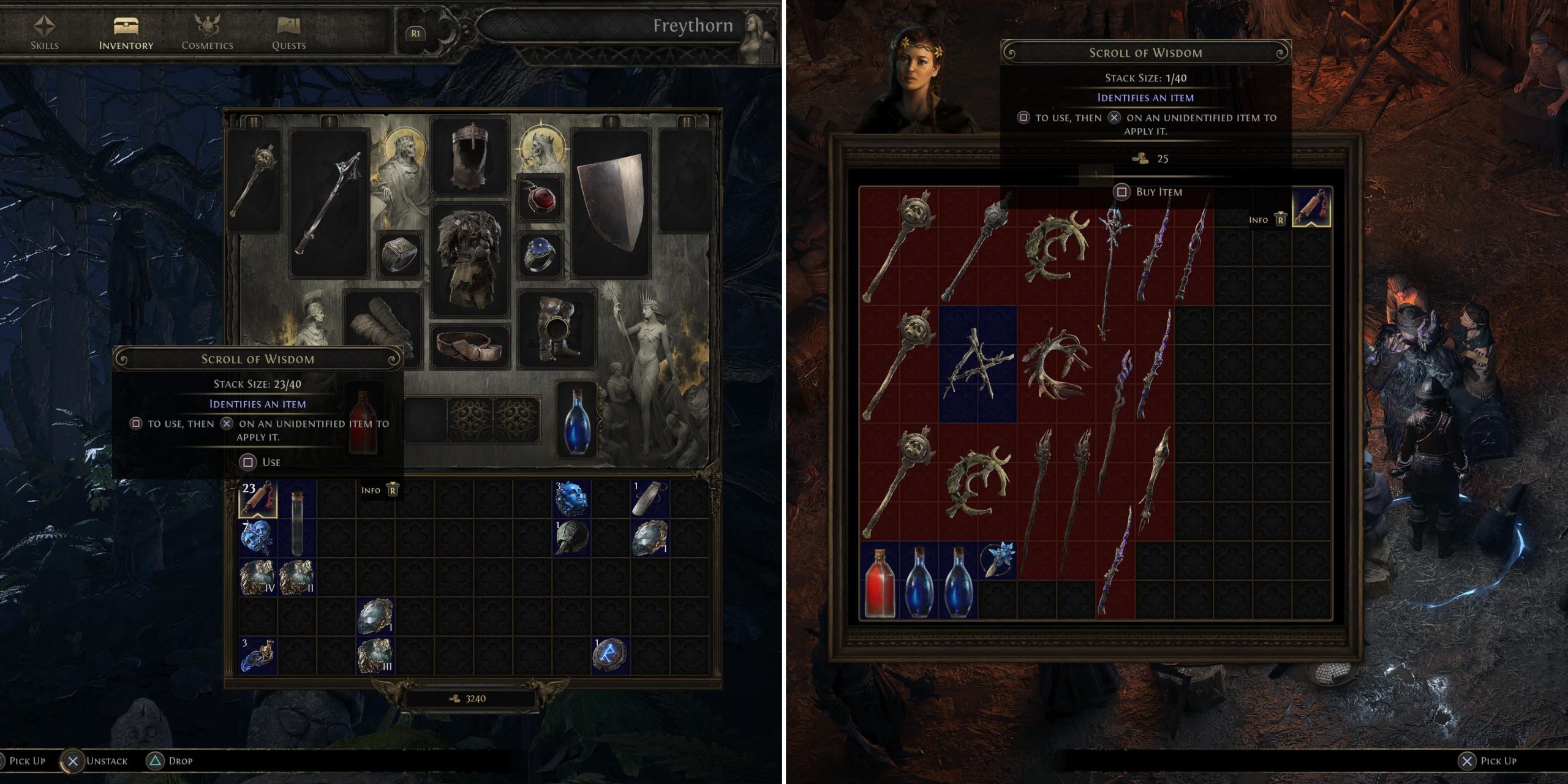Image resolution: width=1568 pixels, height=784 pixels.
Task: Choose the vendor's red life flask
Action: 880,581
